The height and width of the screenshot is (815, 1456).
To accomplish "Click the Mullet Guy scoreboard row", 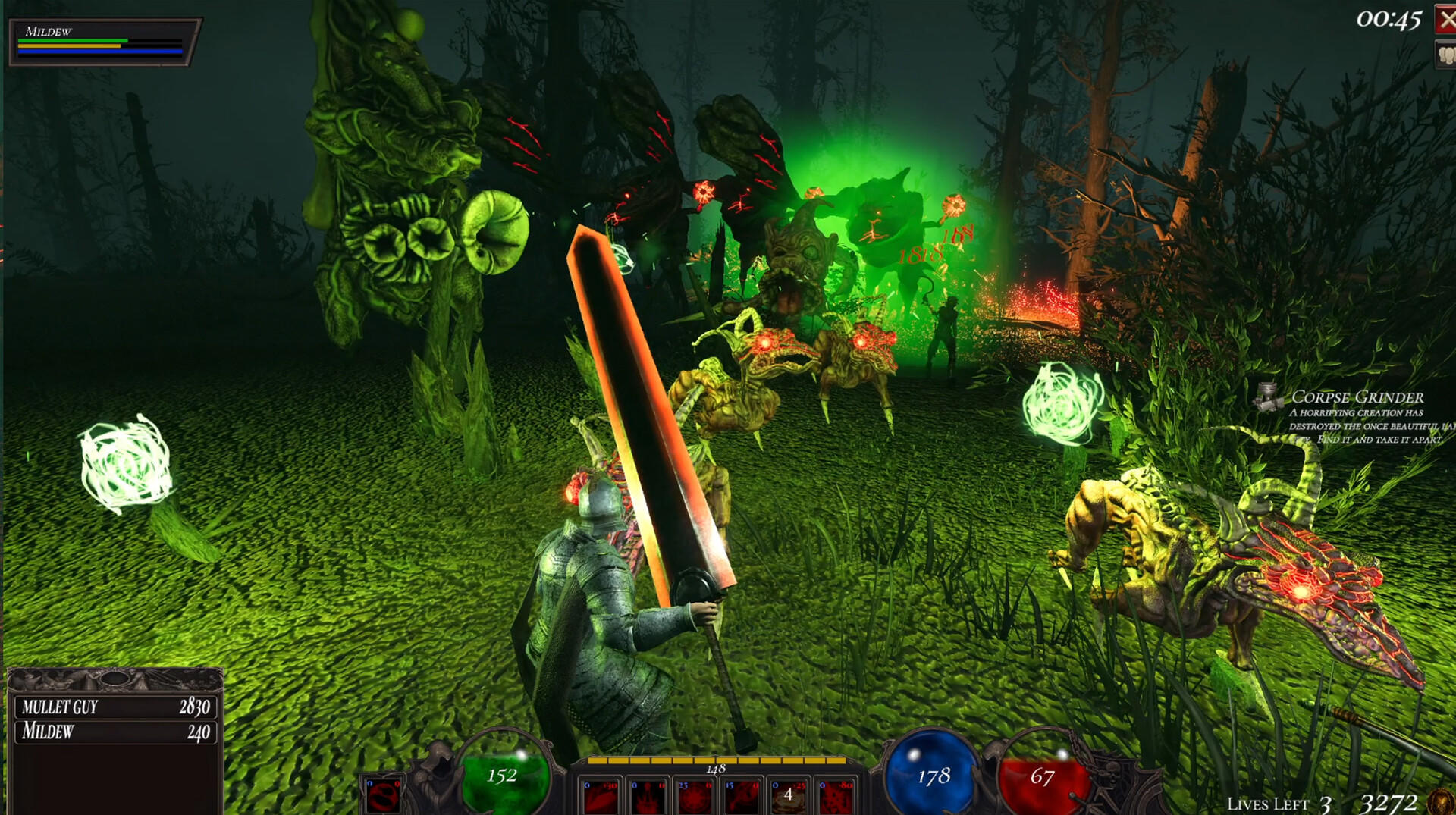I will [x=115, y=707].
